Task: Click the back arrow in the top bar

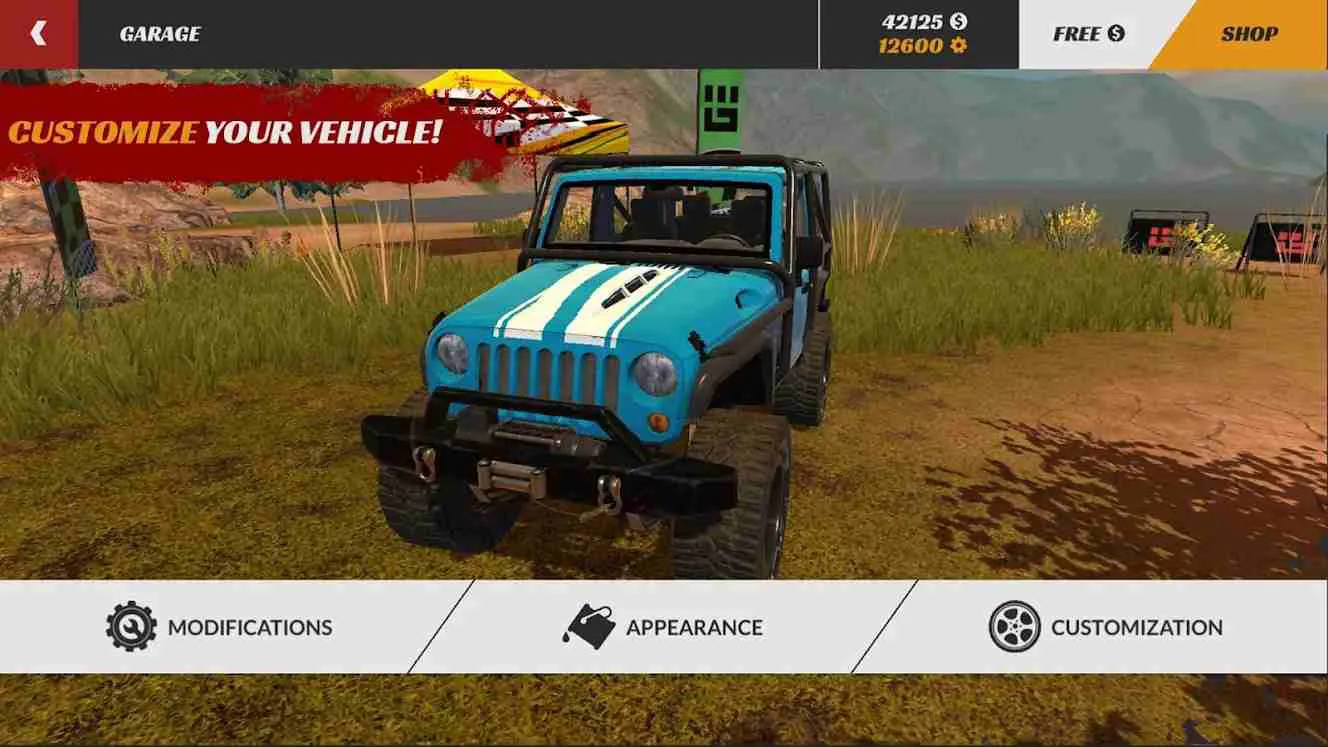Action: coord(37,31)
